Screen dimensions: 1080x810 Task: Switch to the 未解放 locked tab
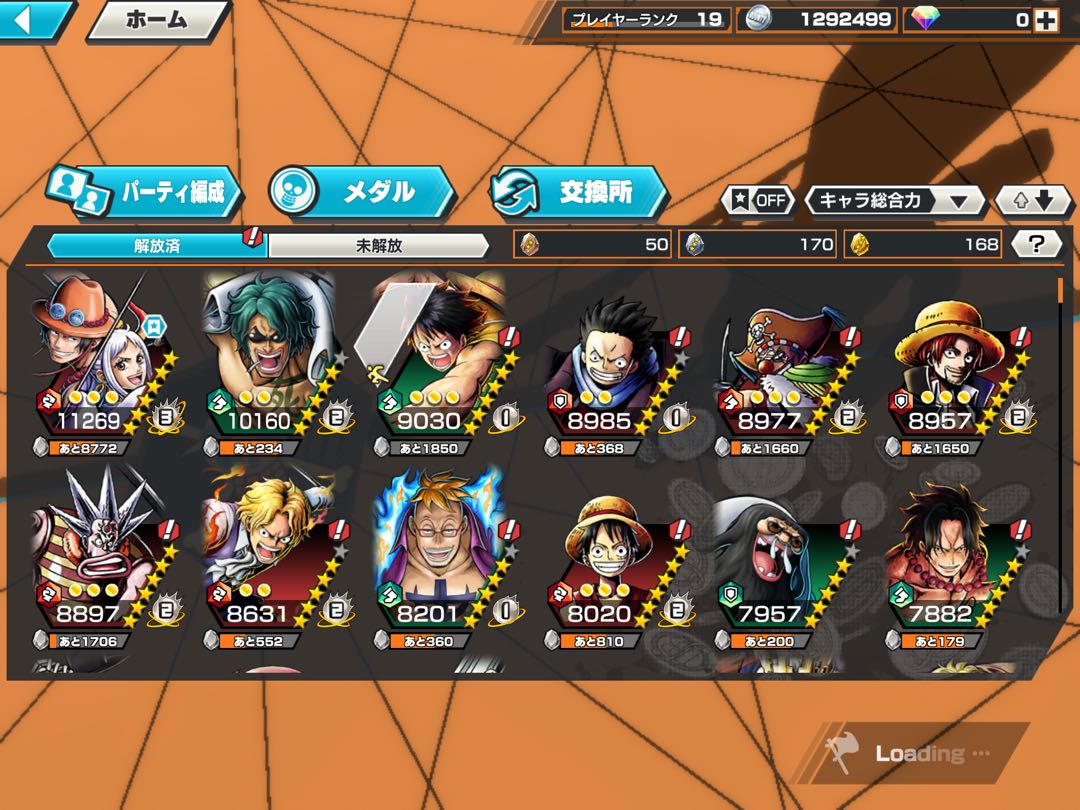coord(379,245)
